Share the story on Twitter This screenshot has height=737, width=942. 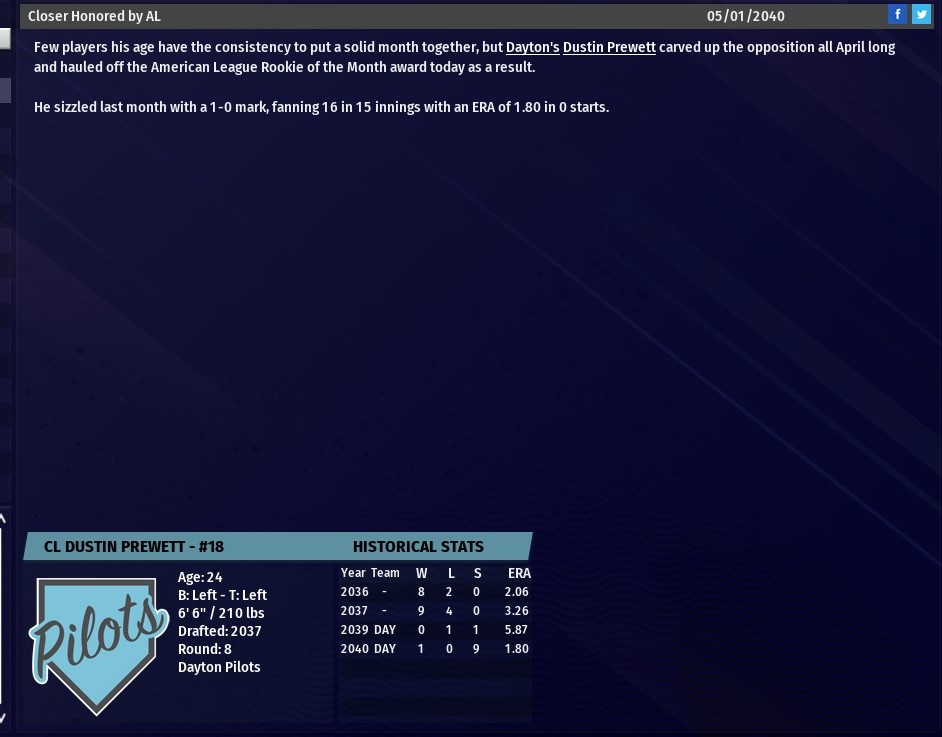[921, 14]
